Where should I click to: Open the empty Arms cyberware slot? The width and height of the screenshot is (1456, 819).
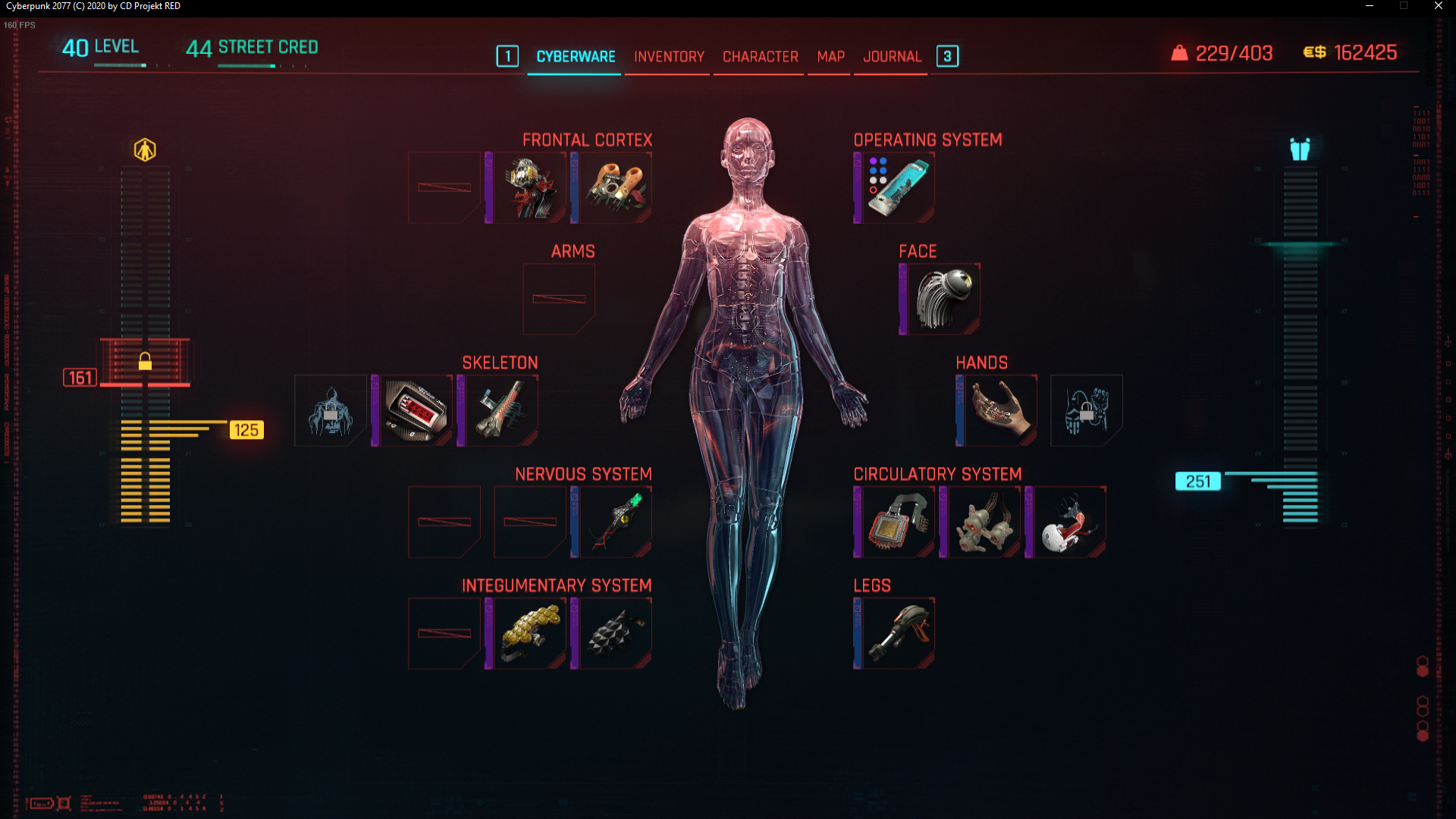coord(559,299)
